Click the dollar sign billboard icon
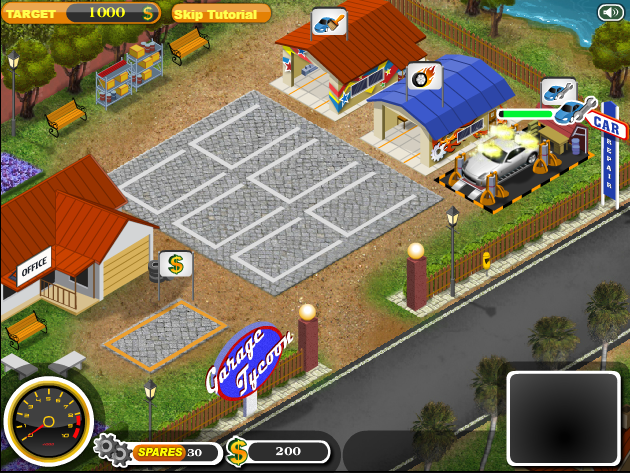 click(175, 264)
